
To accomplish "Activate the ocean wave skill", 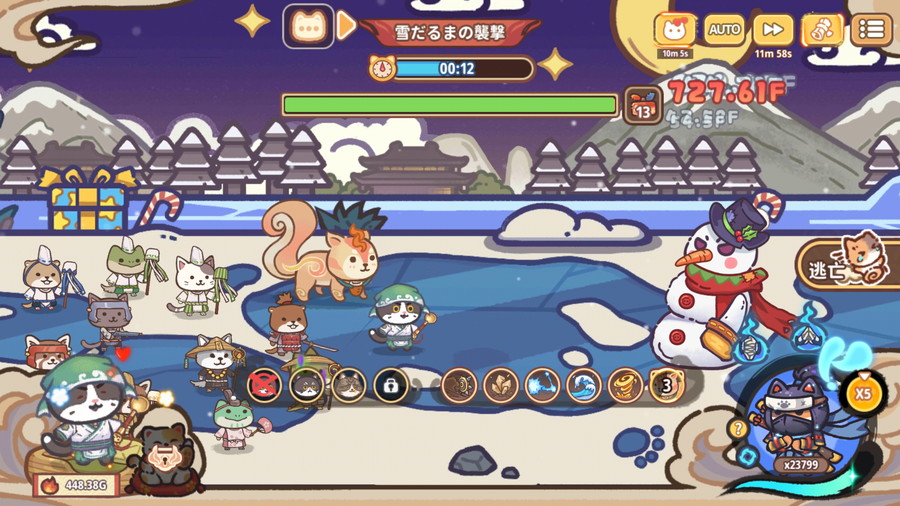I will (x=584, y=385).
